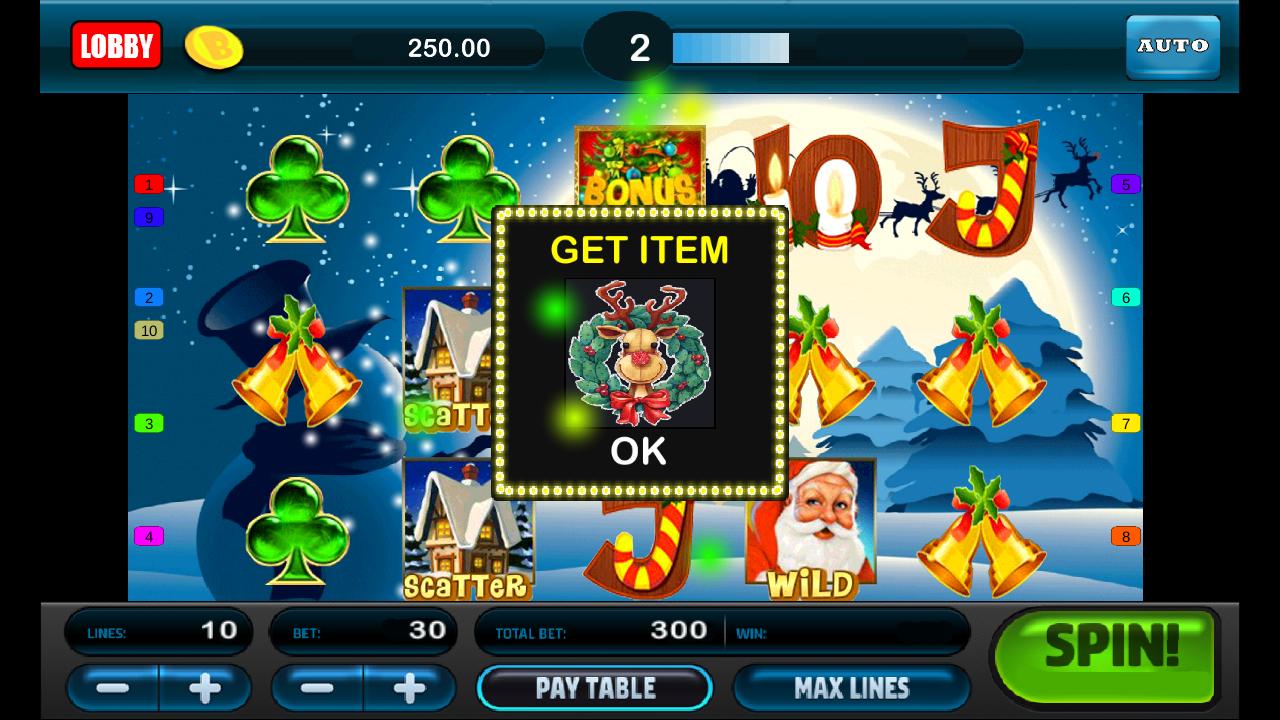The width and height of the screenshot is (1280, 720).
Task: Confirm GET ITEM with OK
Action: click(640, 451)
